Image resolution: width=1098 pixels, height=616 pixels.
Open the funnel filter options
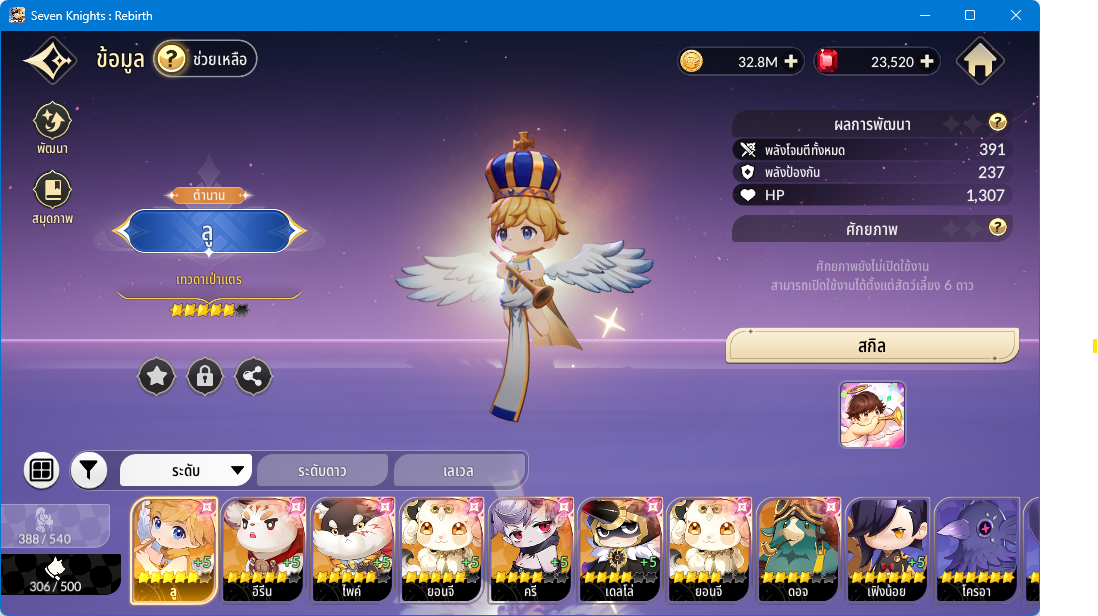(89, 470)
